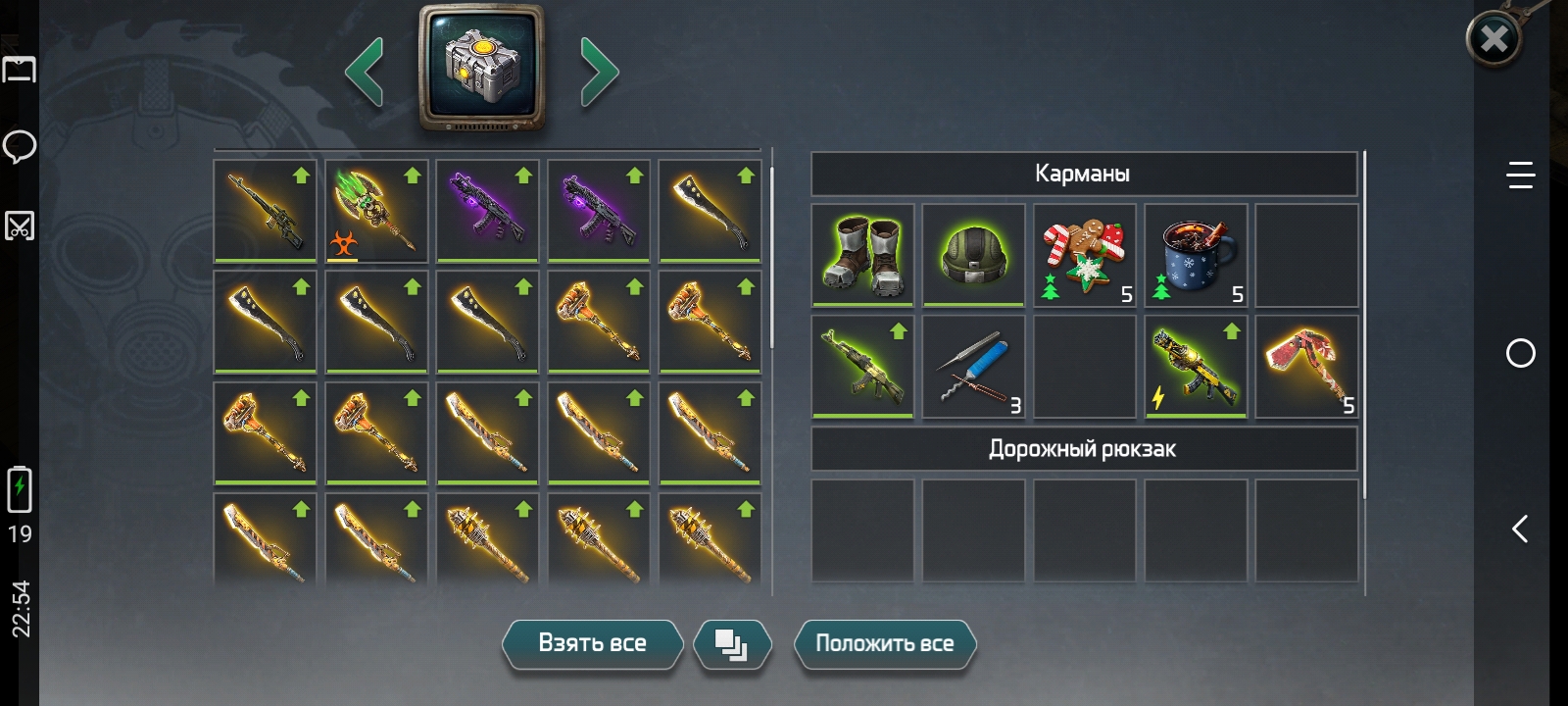Go to the previous container with the left arrow
This screenshot has width=1568, height=706.
[x=365, y=72]
